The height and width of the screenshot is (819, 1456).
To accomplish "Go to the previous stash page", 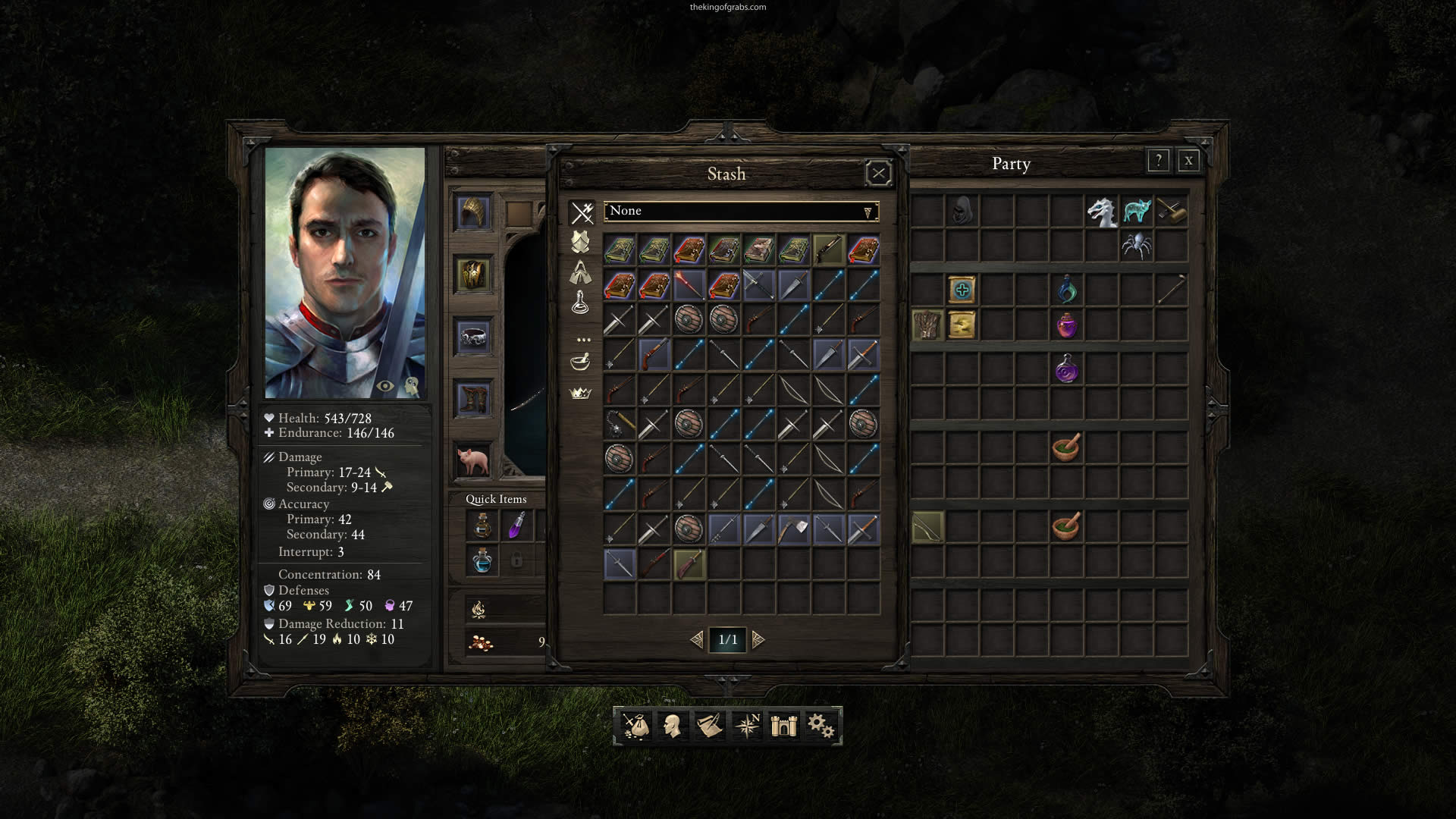I will click(x=697, y=640).
